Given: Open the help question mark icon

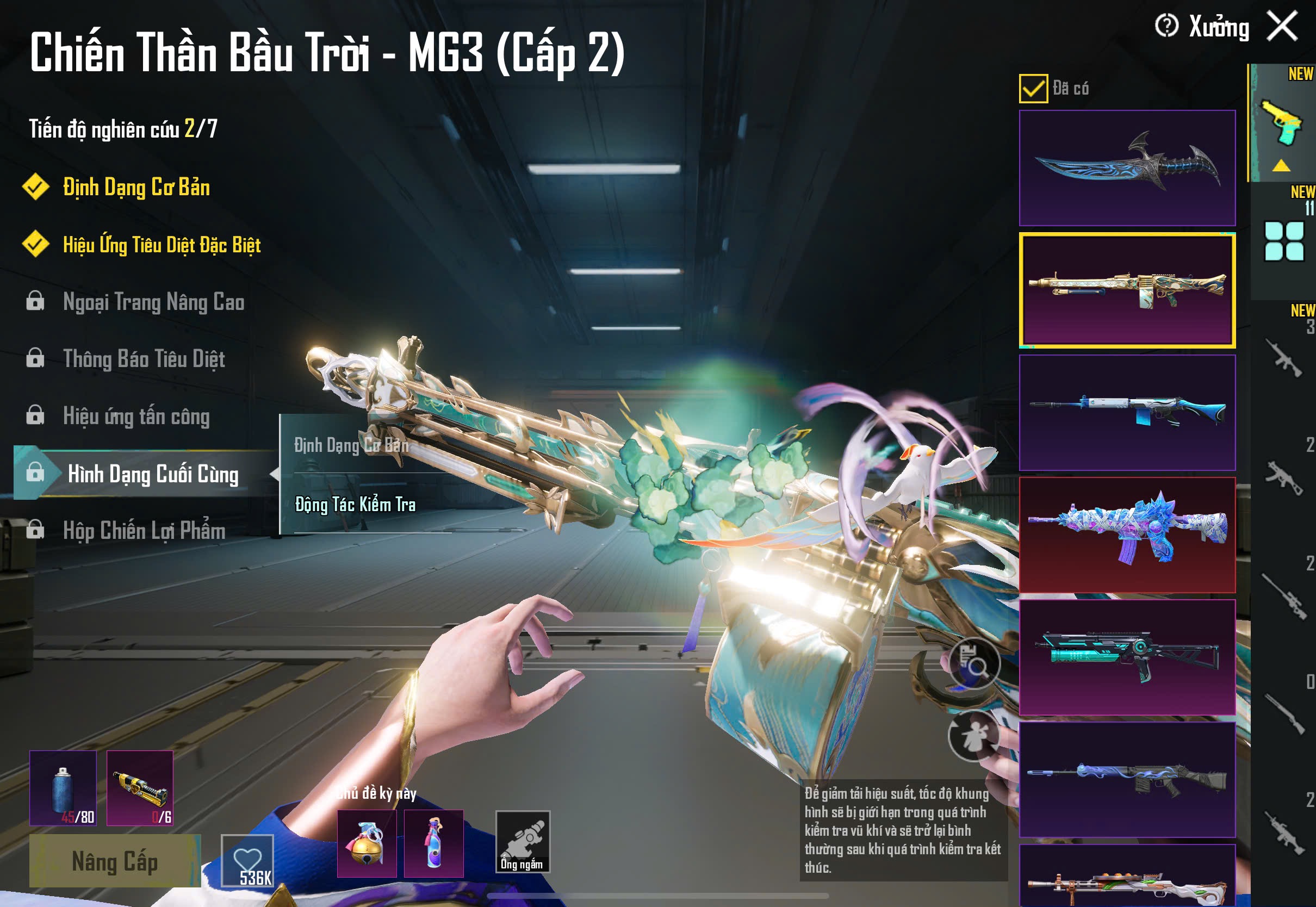Looking at the screenshot, I should click(1166, 26).
